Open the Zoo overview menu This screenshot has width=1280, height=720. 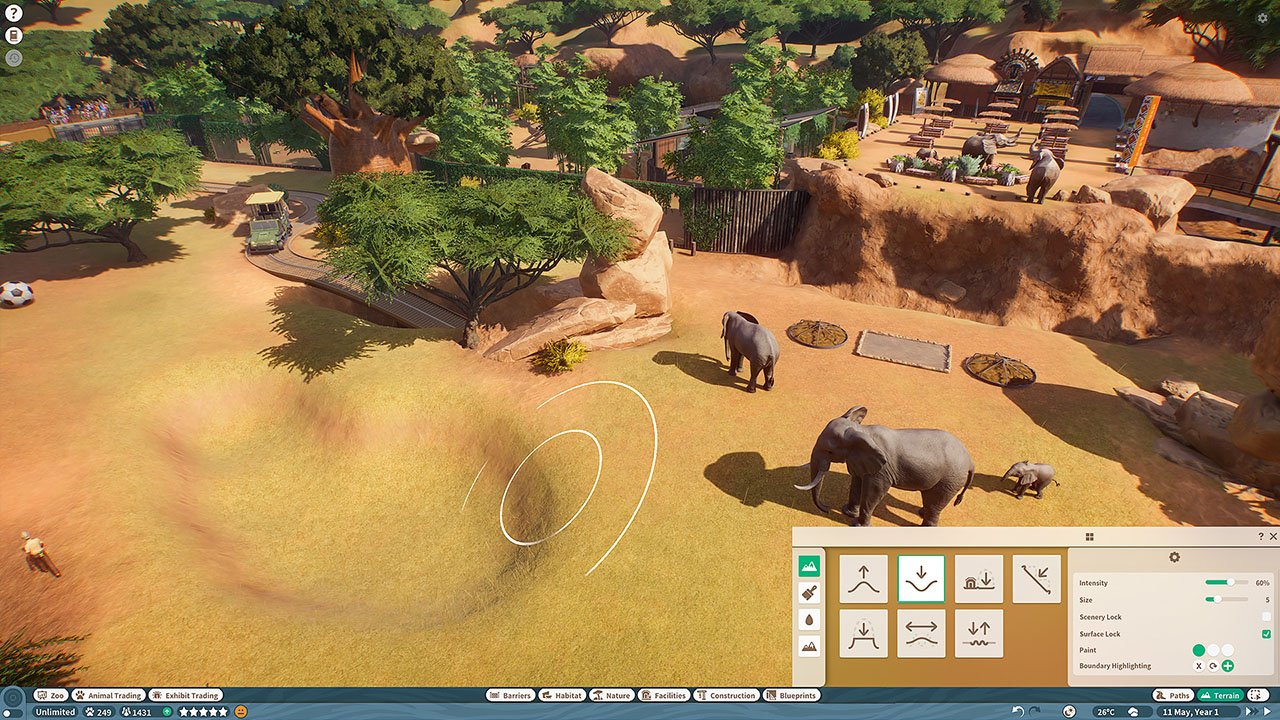(51, 695)
